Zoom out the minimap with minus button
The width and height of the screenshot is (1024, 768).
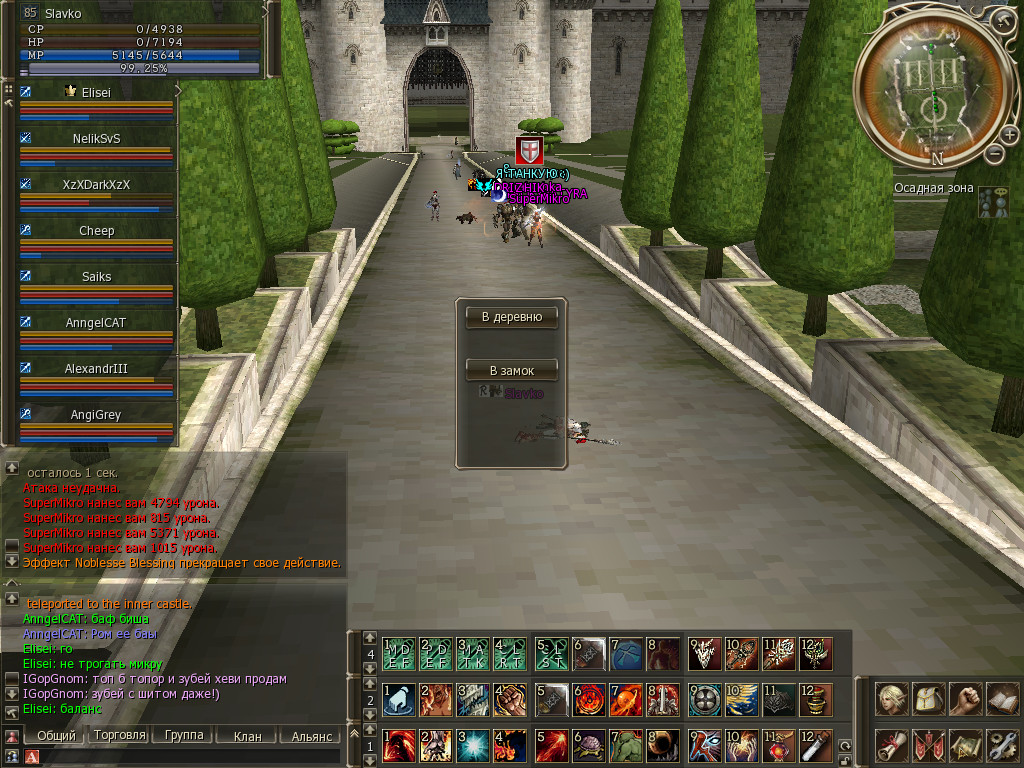(x=994, y=153)
